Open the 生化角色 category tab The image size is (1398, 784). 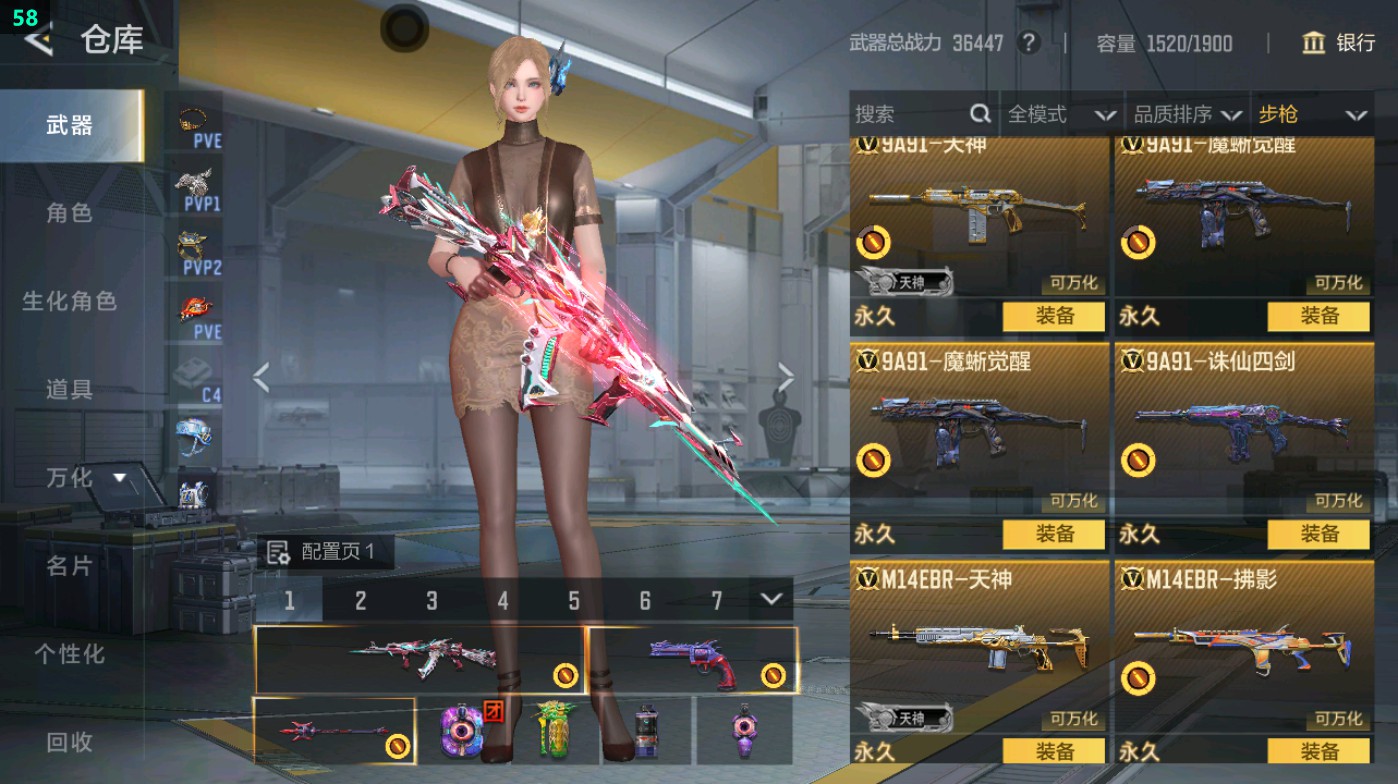69,301
